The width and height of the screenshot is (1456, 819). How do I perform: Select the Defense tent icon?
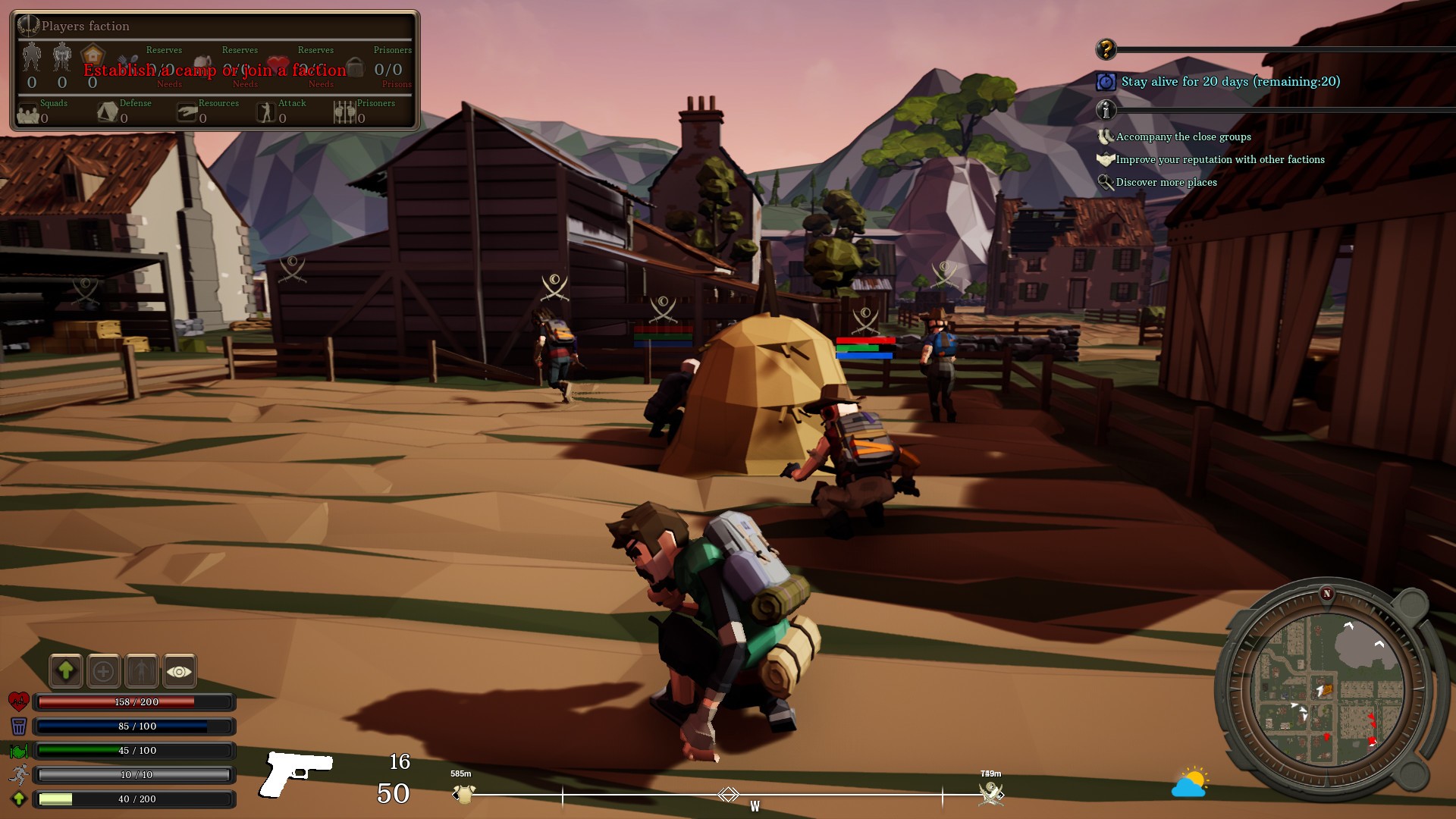click(108, 112)
